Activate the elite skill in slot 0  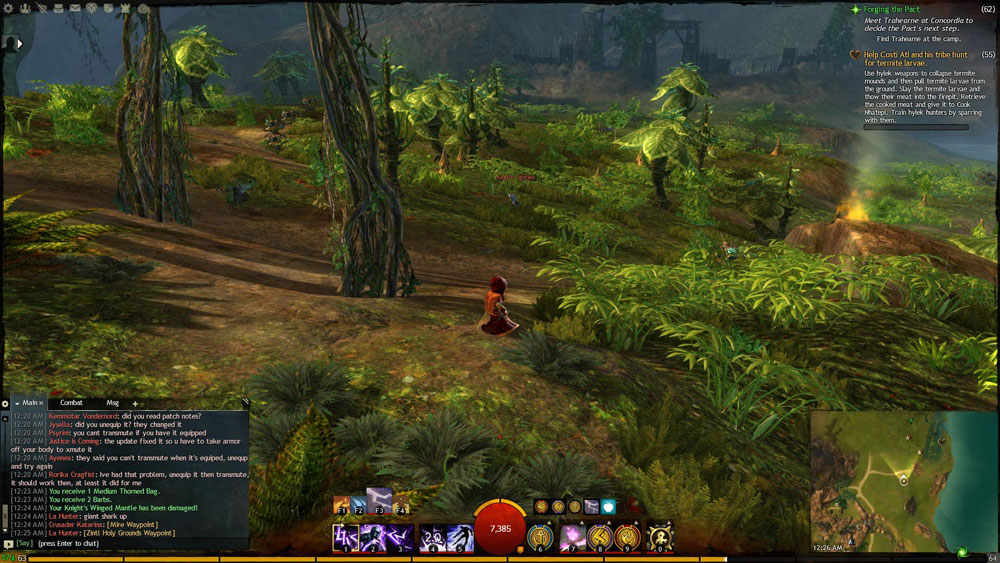(660, 537)
